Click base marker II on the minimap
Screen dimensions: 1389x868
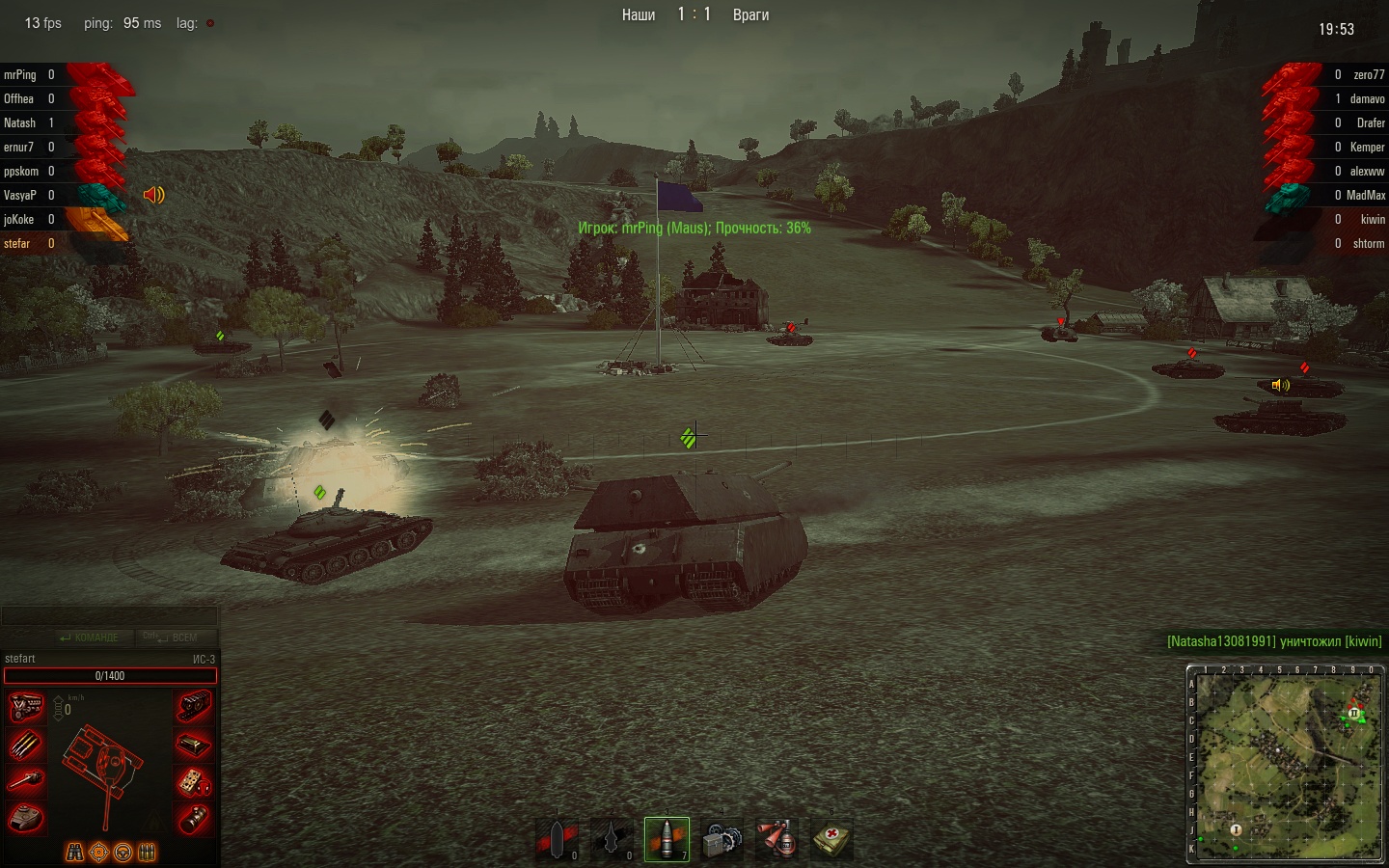point(1354,714)
